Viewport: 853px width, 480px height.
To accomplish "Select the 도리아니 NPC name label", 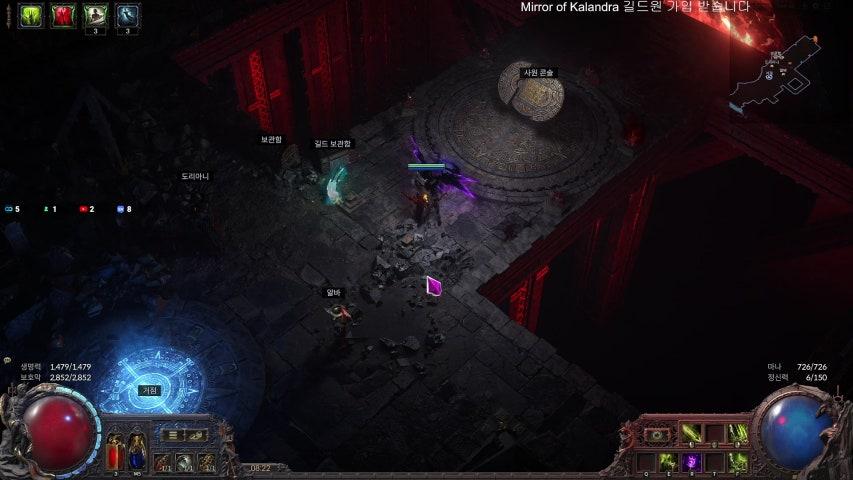I will (x=195, y=176).
